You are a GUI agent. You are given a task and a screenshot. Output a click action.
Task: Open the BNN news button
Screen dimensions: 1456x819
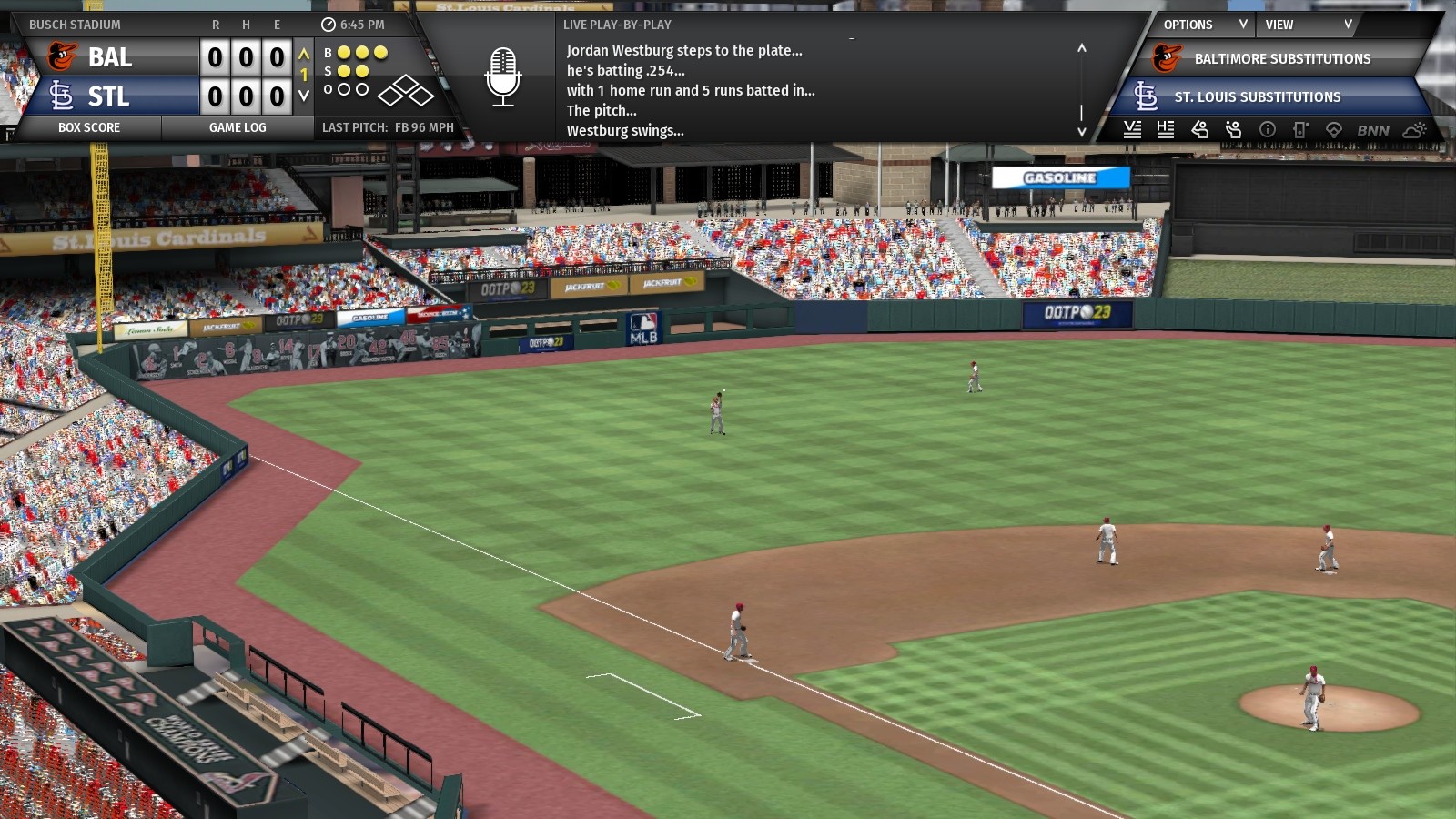click(x=1373, y=130)
